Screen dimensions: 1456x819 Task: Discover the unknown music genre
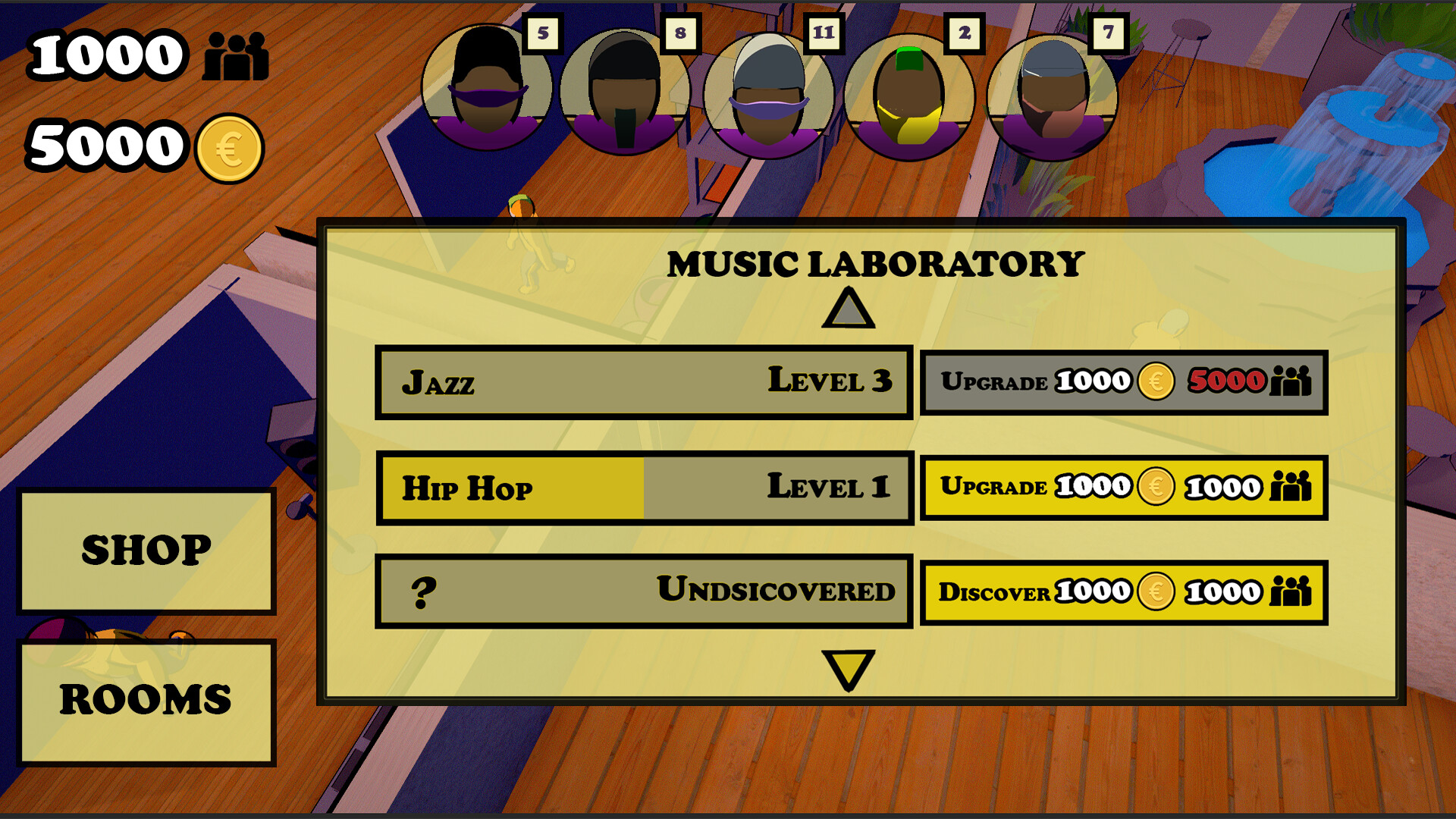click(x=1124, y=591)
